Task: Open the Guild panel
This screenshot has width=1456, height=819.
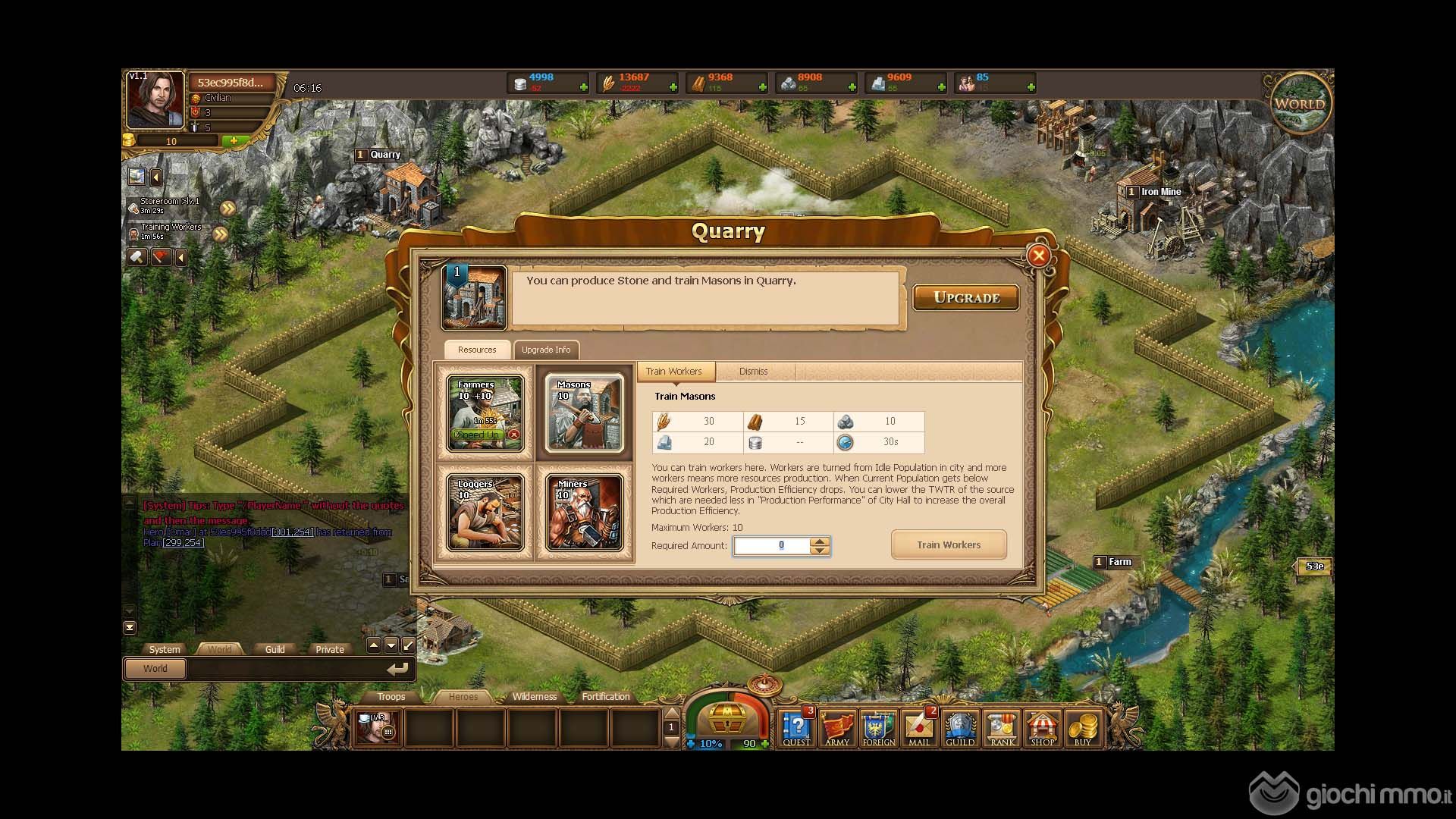Action: point(959,728)
